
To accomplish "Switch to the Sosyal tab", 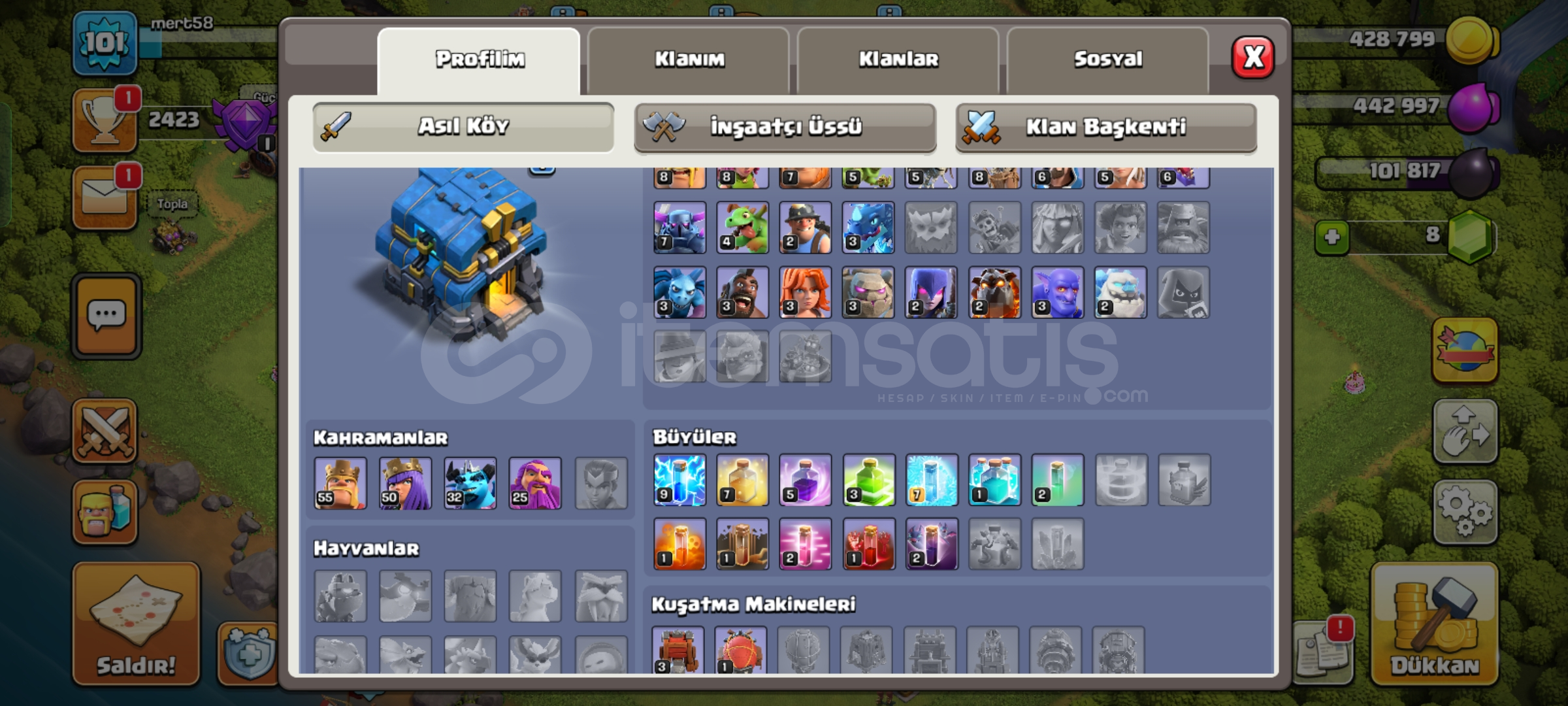I will [x=1107, y=59].
